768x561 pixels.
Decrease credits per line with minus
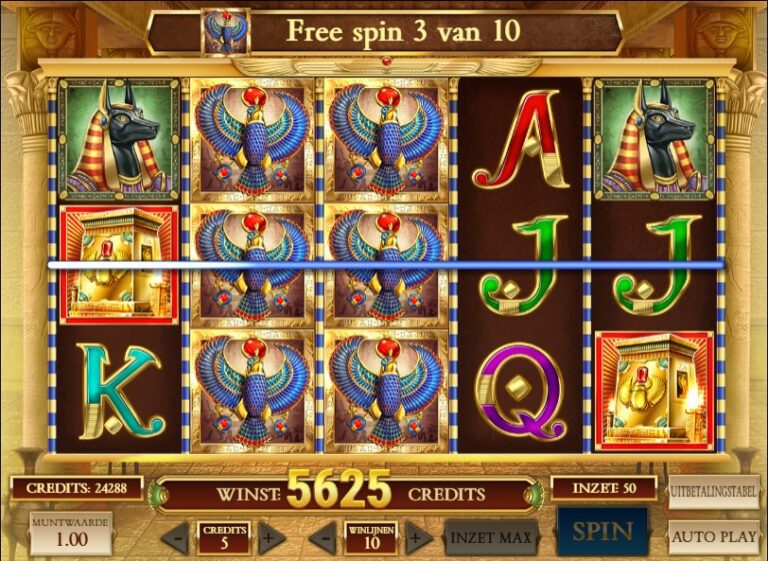176,537
